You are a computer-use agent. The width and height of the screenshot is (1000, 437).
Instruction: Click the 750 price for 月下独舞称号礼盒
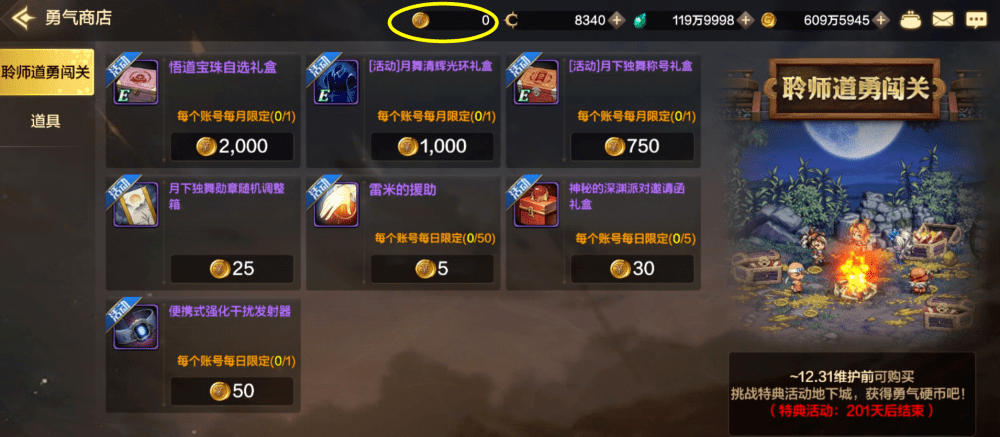[632, 146]
